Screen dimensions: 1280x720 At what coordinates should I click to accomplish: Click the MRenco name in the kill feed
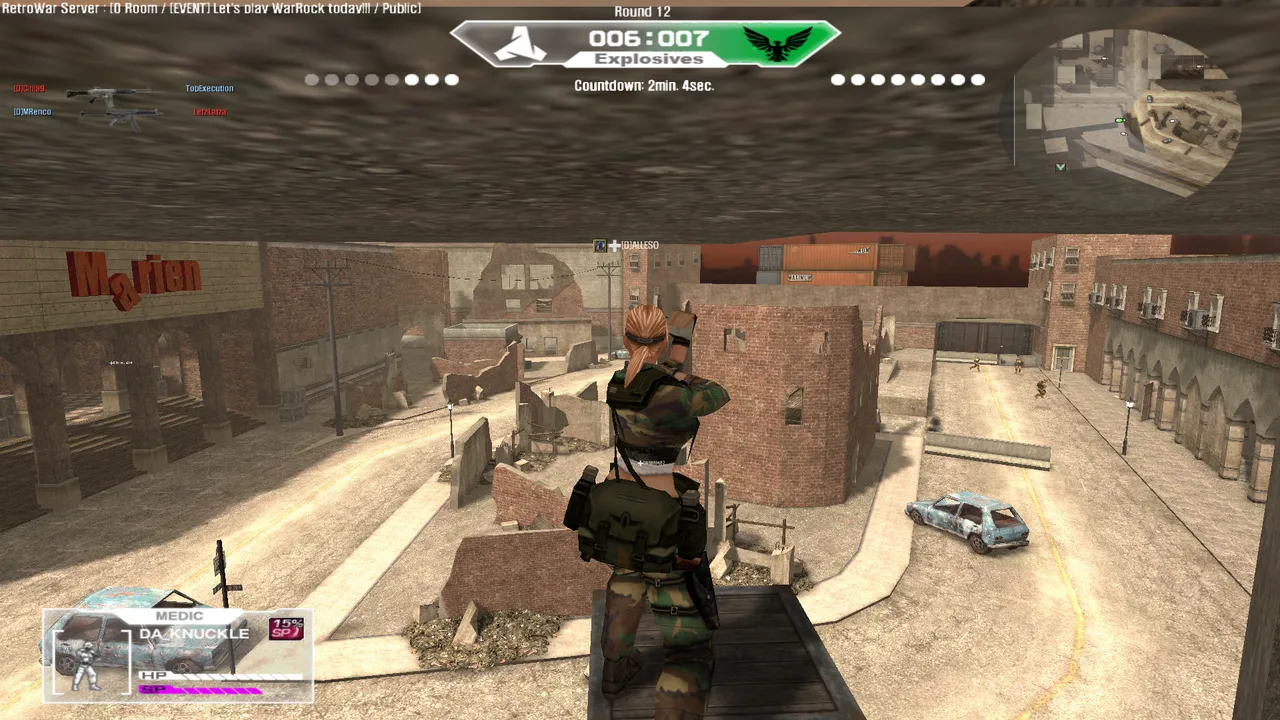[33, 112]
